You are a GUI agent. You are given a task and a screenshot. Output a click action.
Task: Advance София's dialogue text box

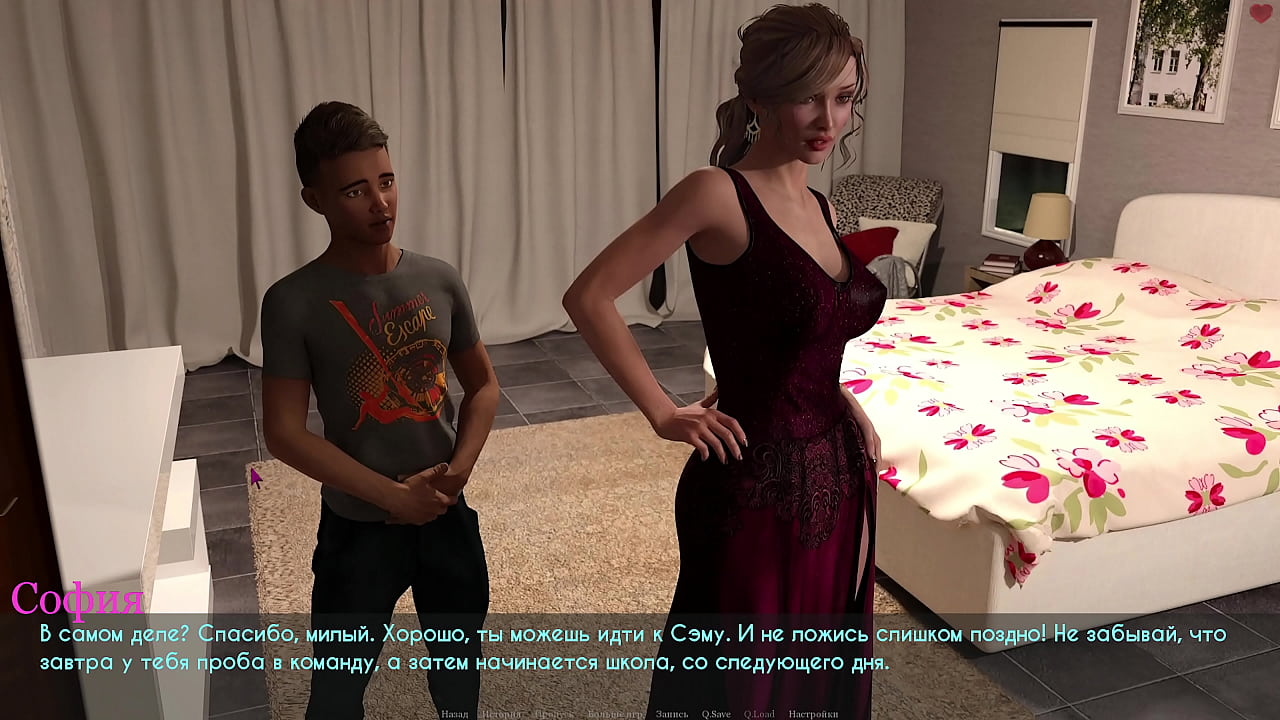(640, 648)
